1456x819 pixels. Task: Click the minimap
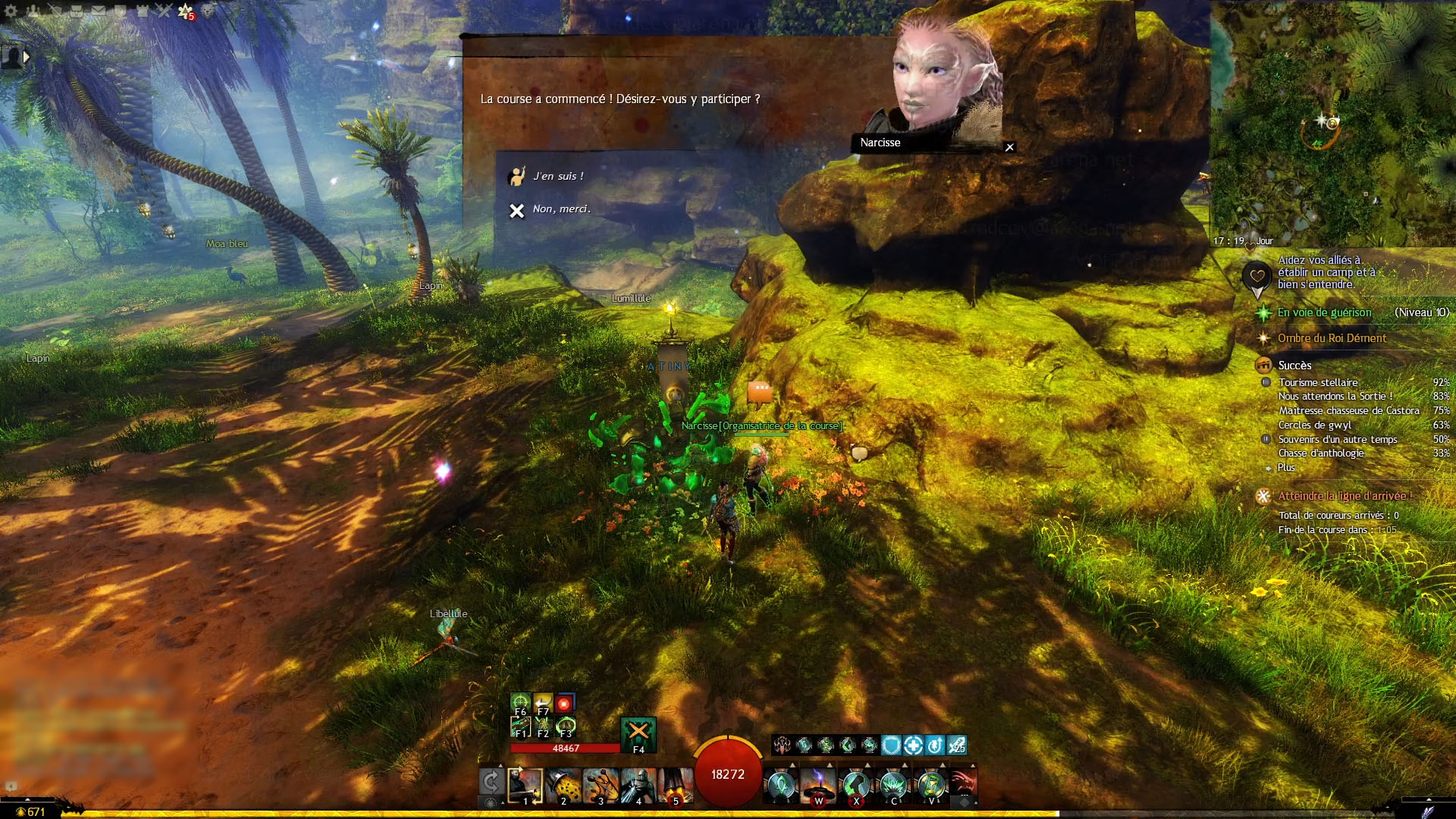pyautogui.click(x=1332, y=121)
